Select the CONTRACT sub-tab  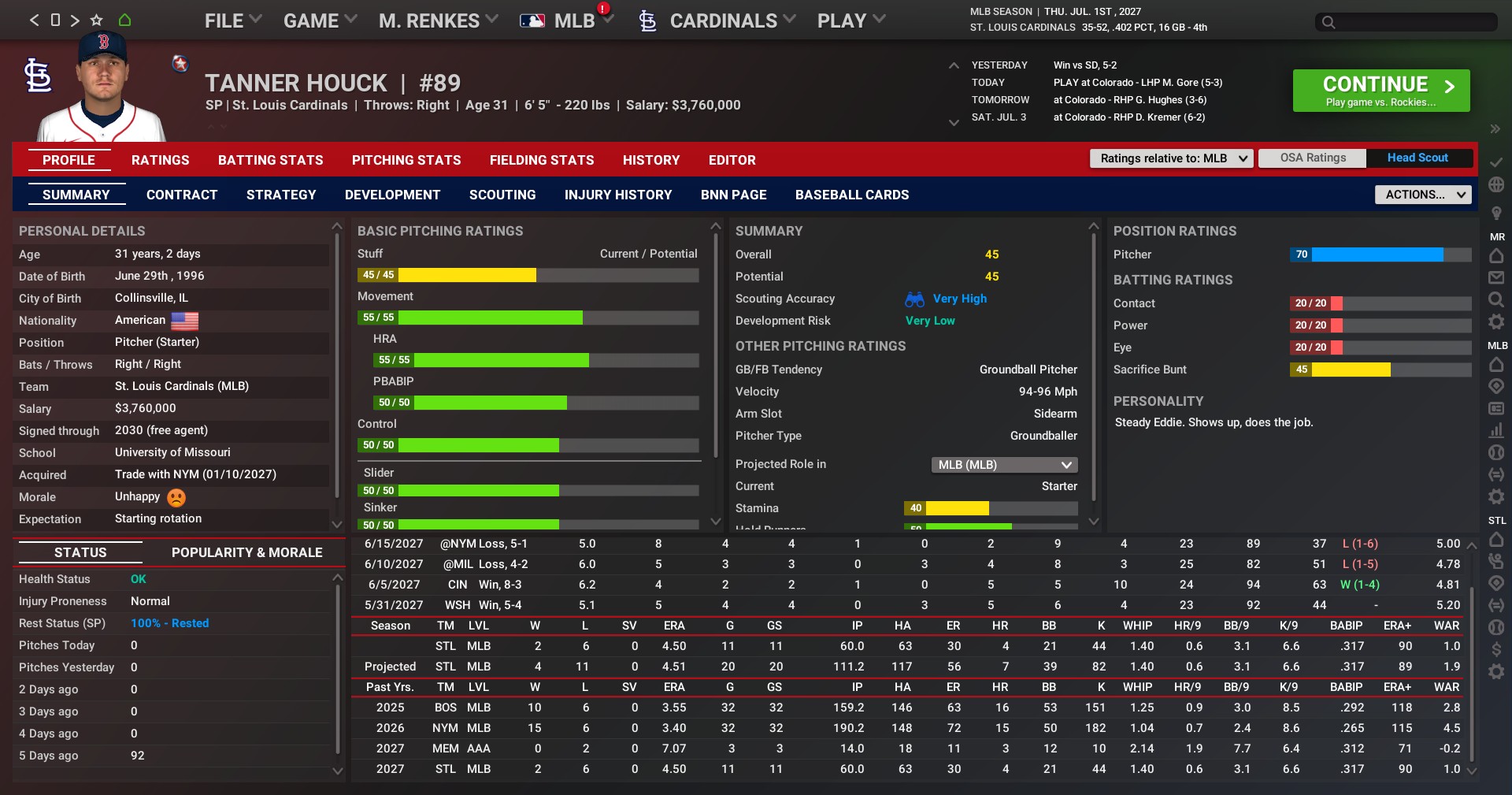(182, 195)
